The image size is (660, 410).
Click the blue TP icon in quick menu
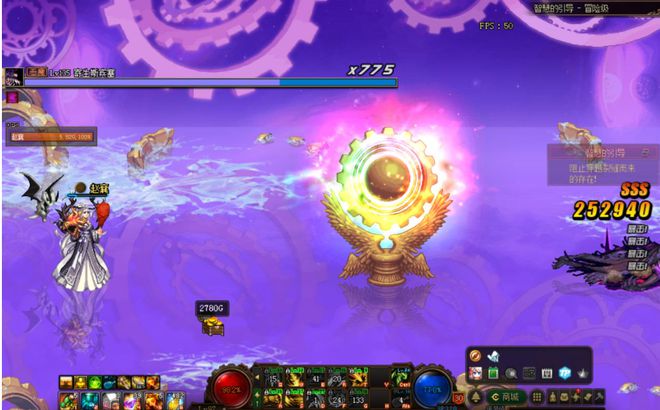pyautogui.click(x=565, y=373)
